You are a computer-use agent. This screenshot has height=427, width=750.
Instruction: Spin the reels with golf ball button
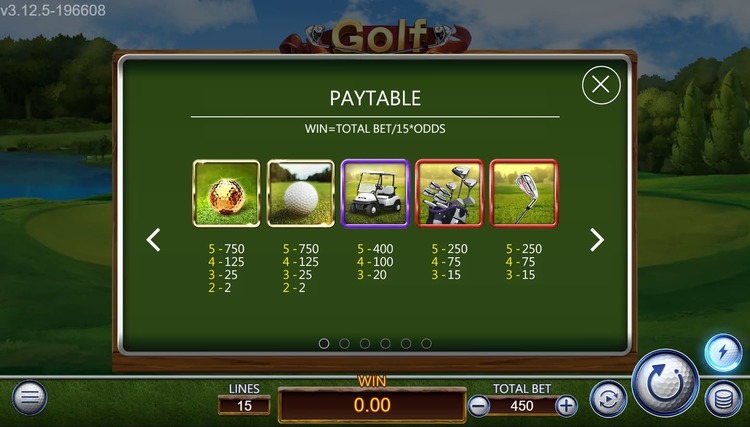click(666, 384)
